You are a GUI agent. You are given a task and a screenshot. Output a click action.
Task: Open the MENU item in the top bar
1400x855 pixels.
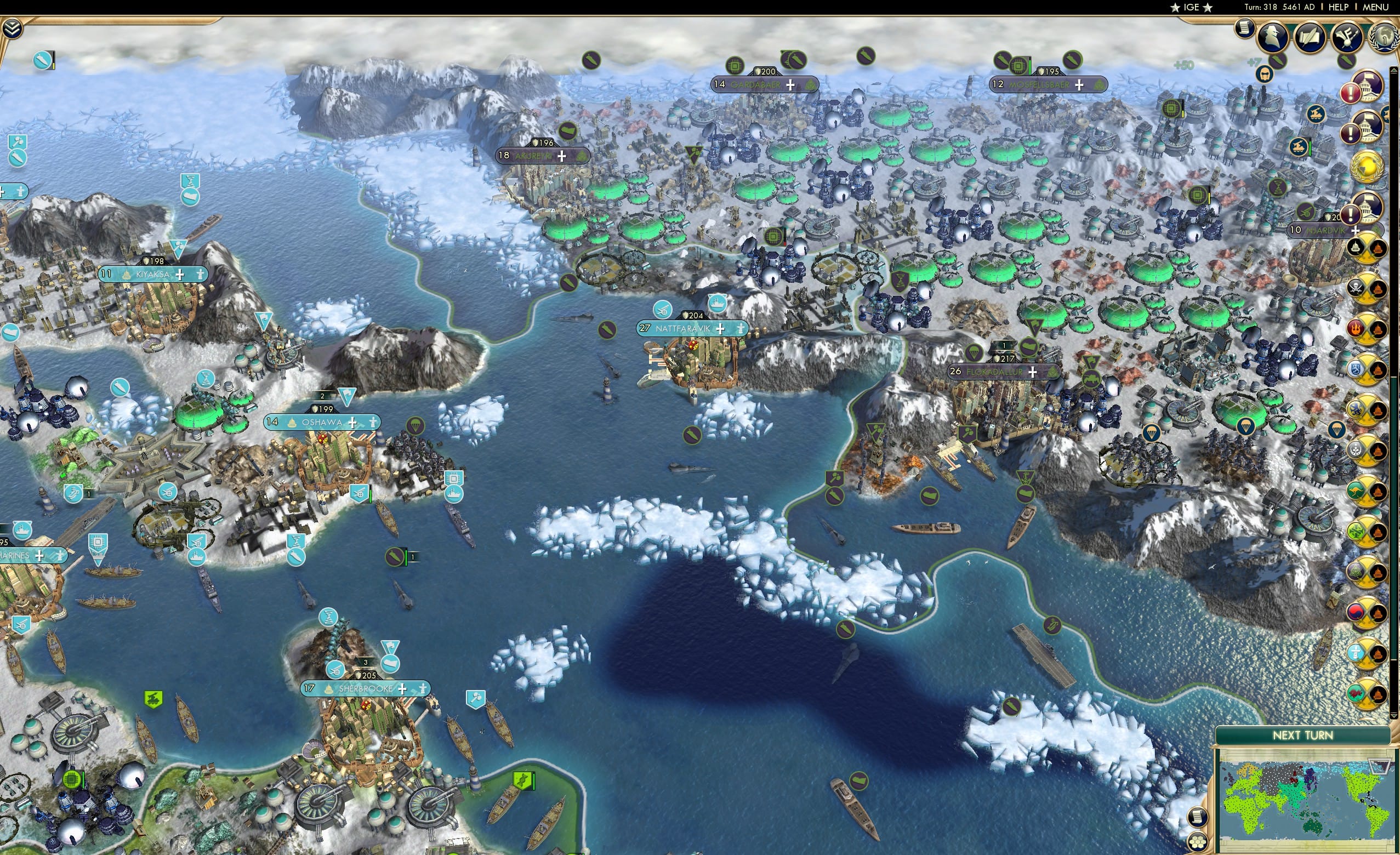tap(1374, 7)
